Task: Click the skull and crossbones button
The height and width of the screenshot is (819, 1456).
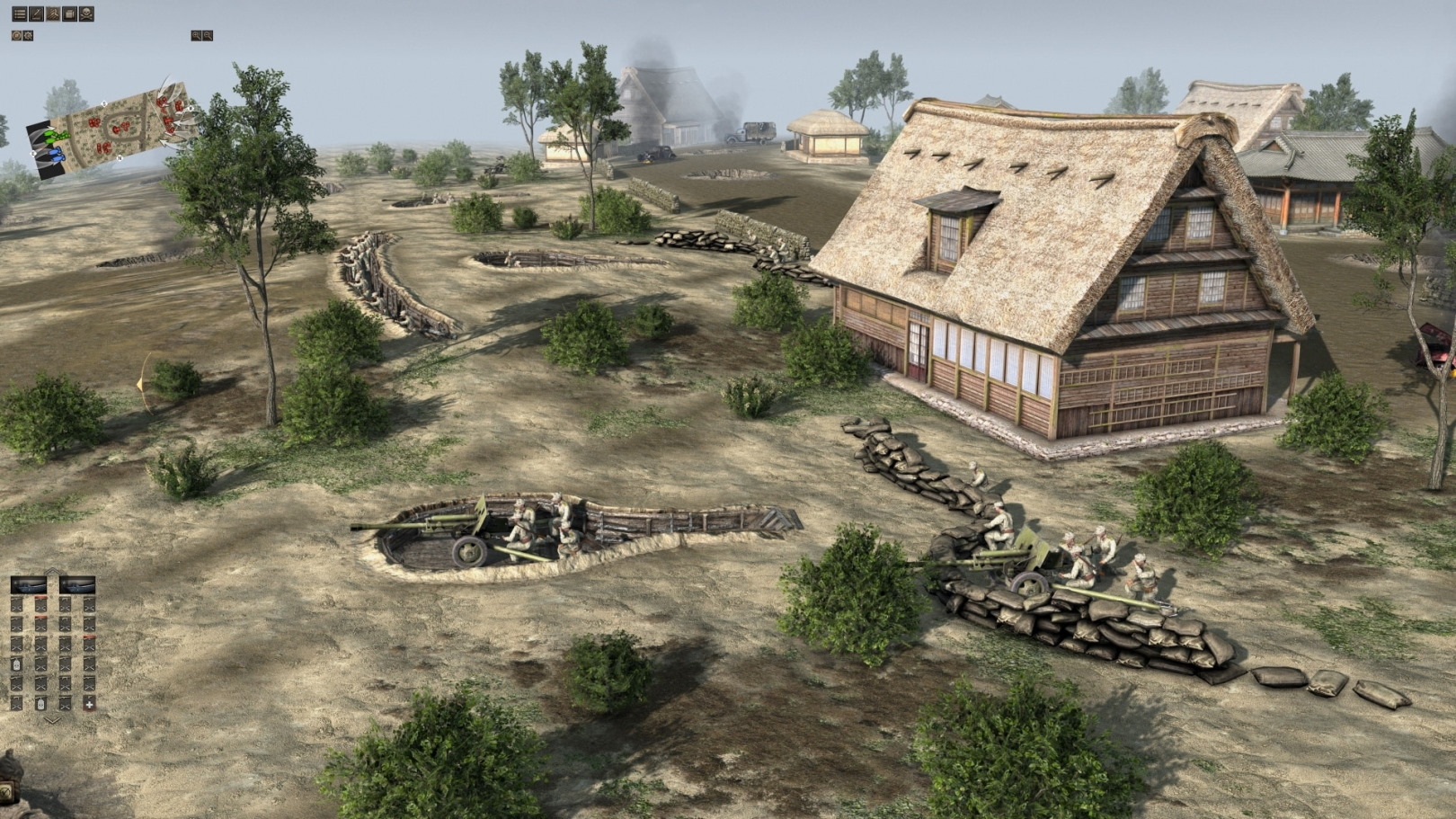Action: point(86,14)
